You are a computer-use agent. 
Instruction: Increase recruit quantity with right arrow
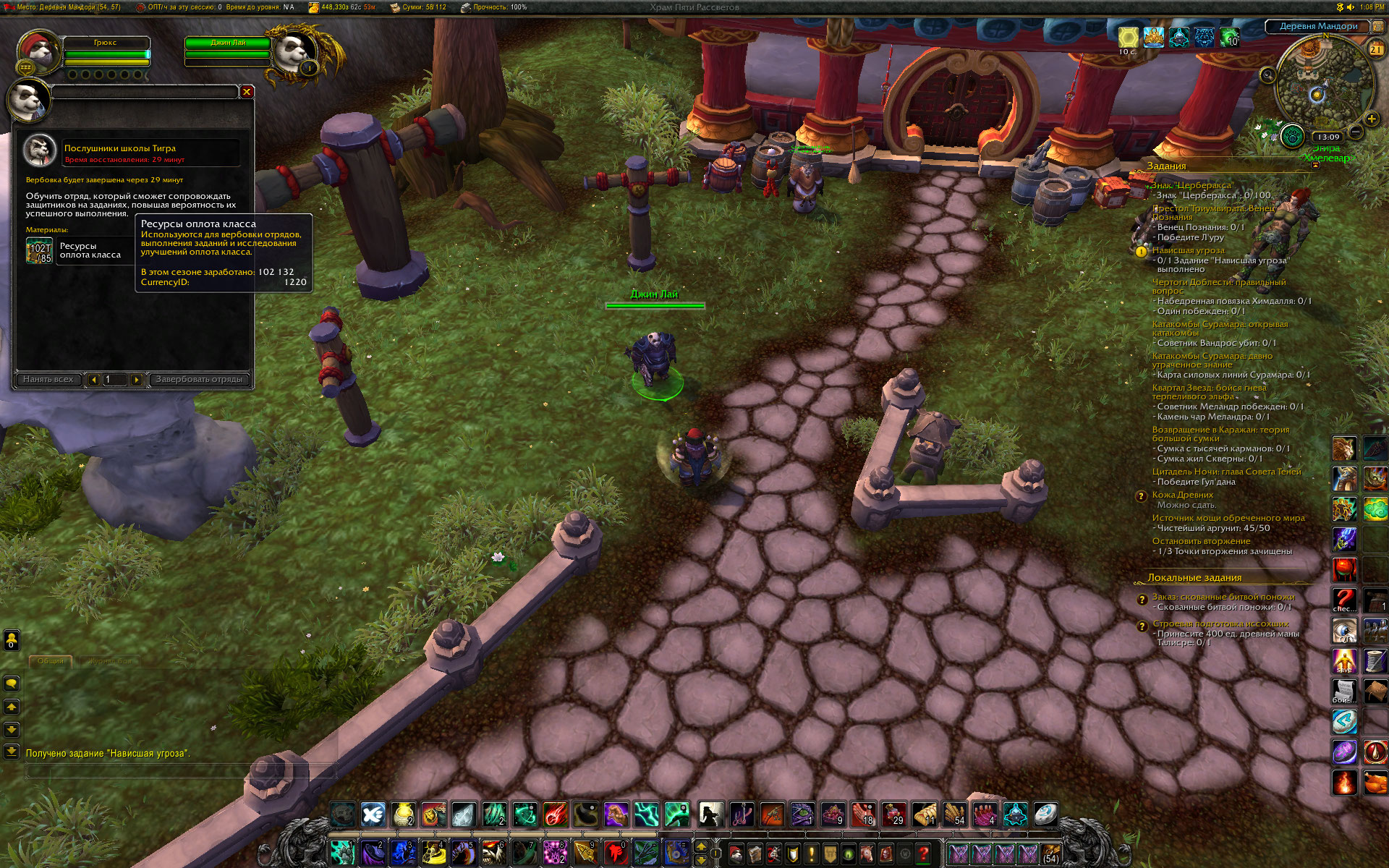point(136,379)
